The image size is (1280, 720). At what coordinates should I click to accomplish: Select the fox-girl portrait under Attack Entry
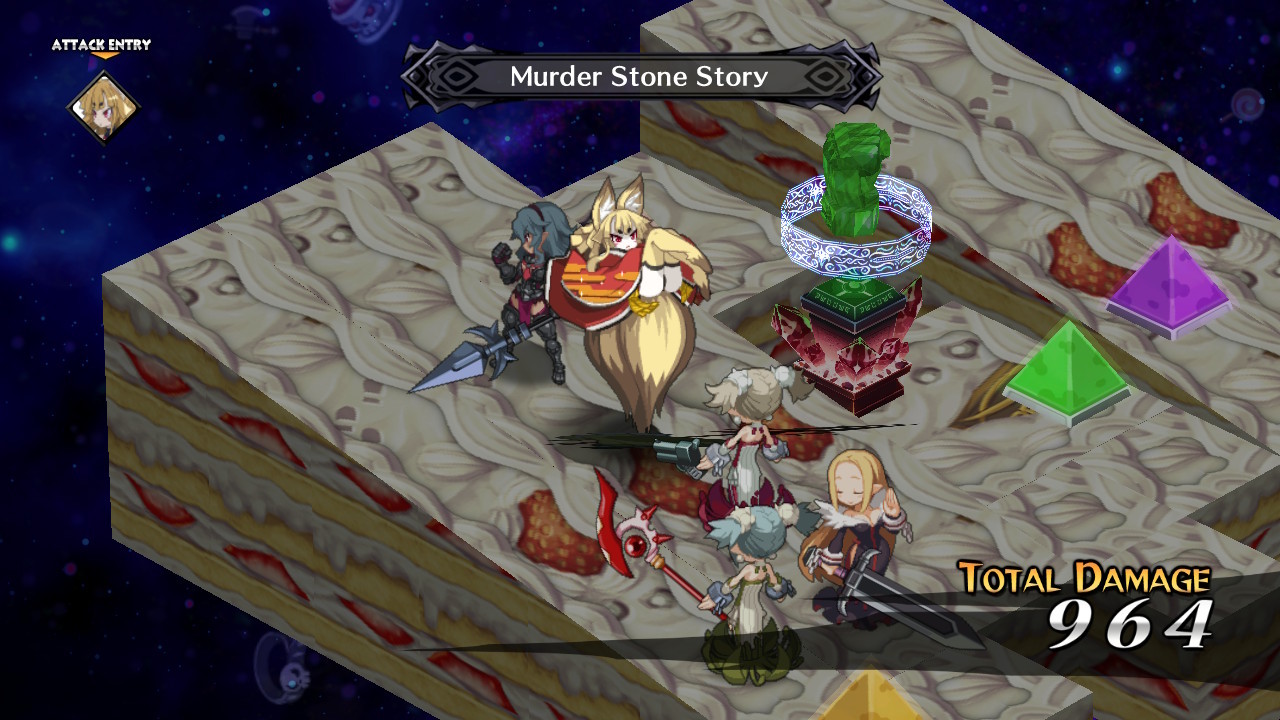point(102,107)
